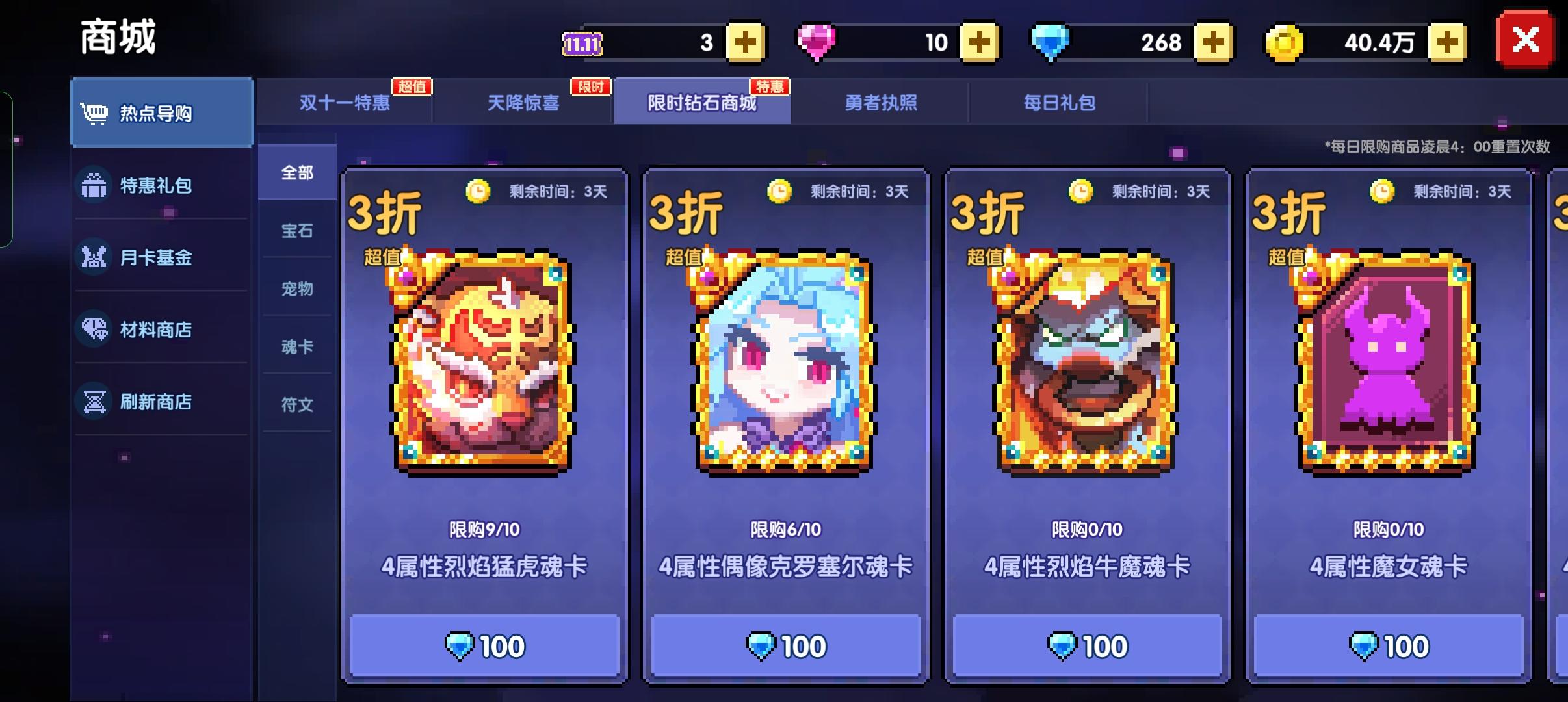Select the 魂卡 filter option

pos(297,346)
